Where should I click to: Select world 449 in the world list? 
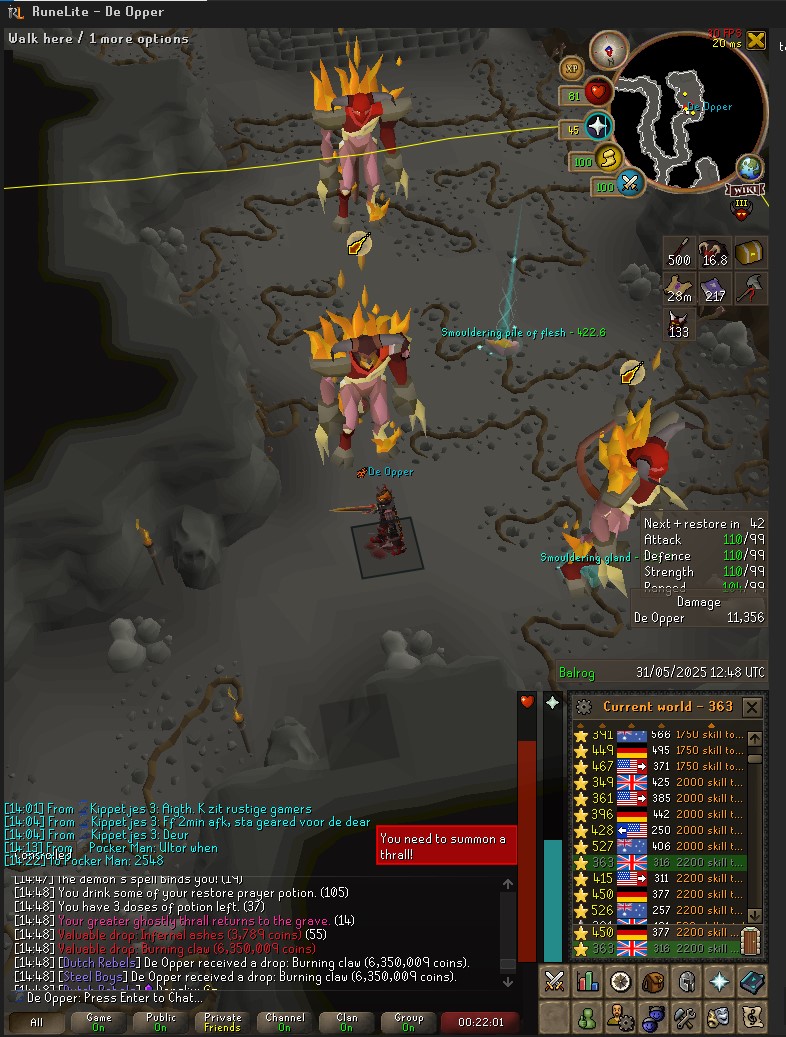click(x=660, y=750)
